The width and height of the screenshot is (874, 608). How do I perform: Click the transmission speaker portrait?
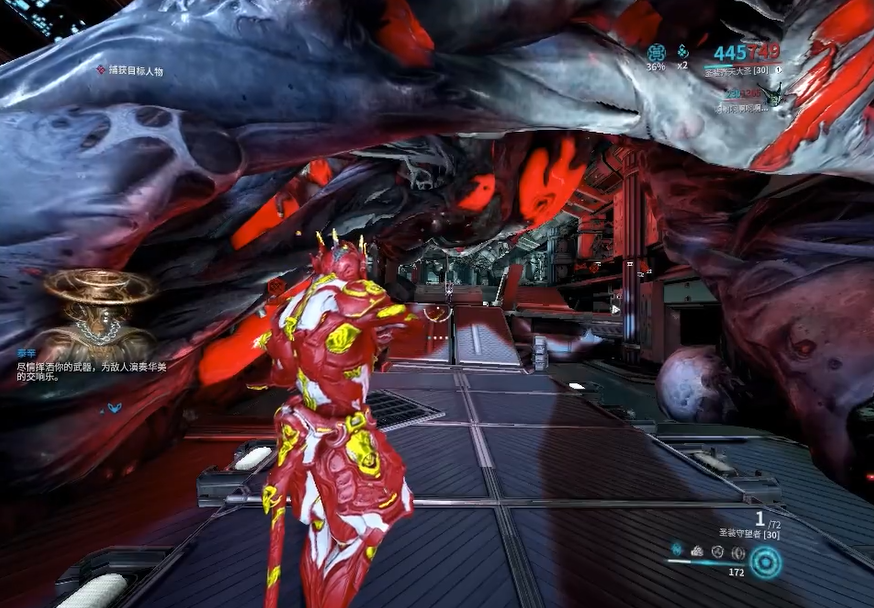point(97,308)
